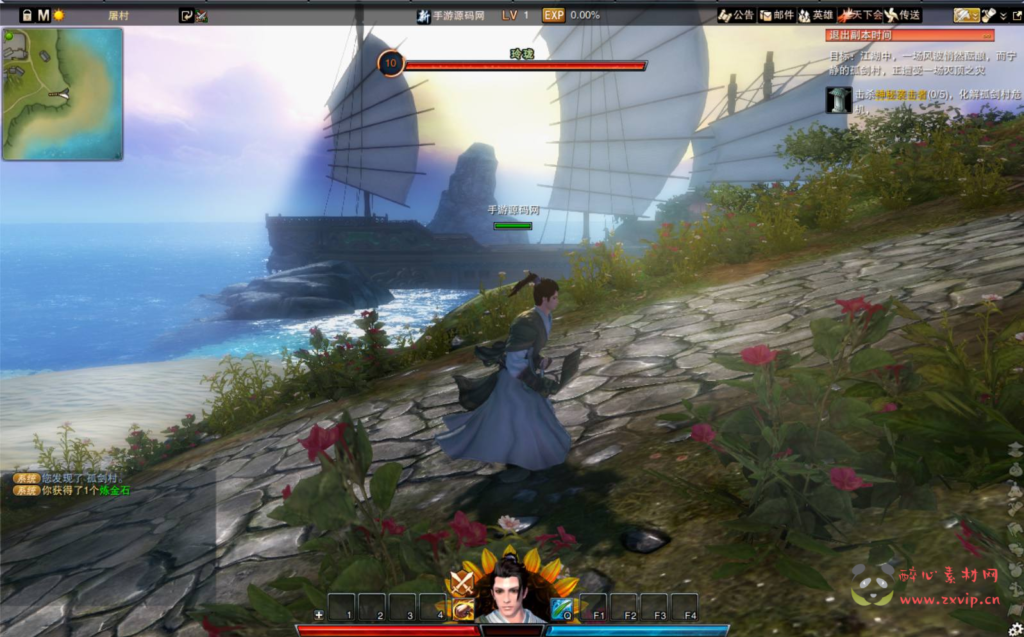Screen dimensions: 1024x637
Task: Open the map with the M button
Action: point(43,15)
